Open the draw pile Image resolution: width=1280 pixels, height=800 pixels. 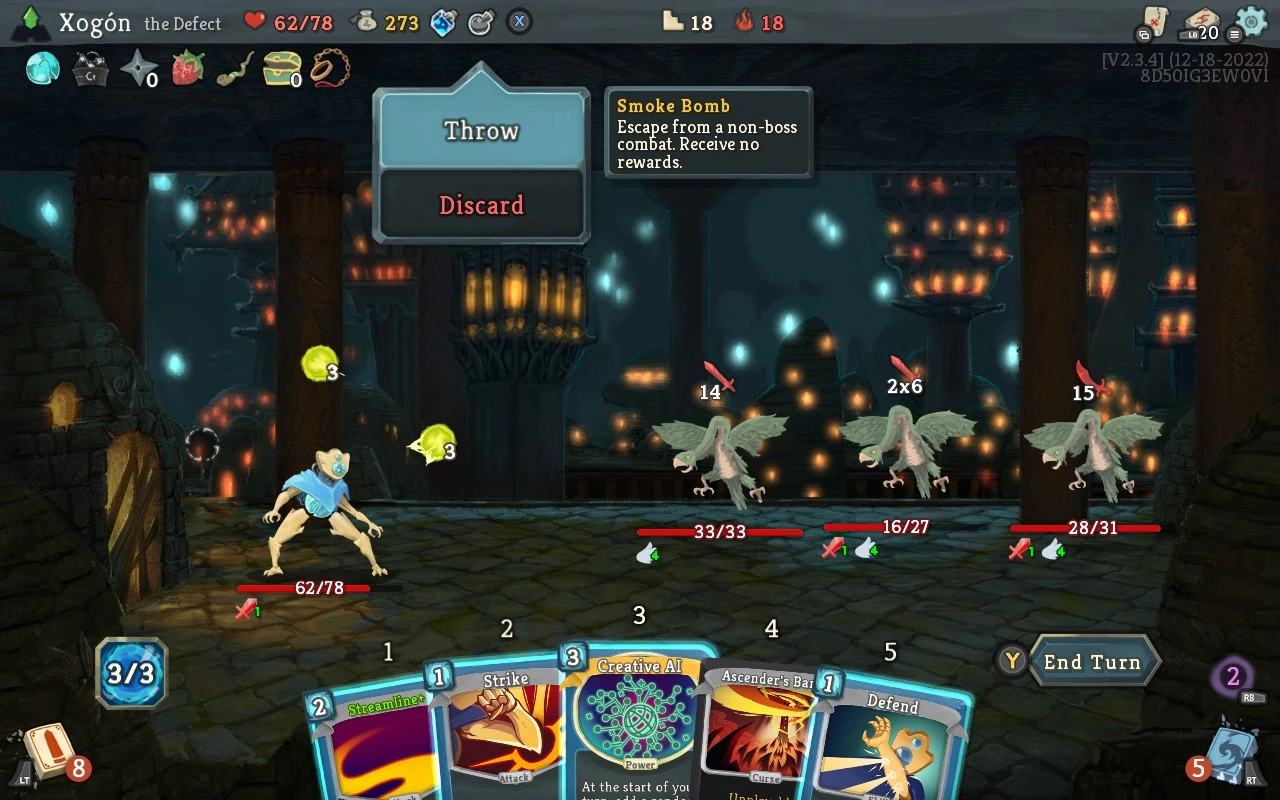click(43, 752)
